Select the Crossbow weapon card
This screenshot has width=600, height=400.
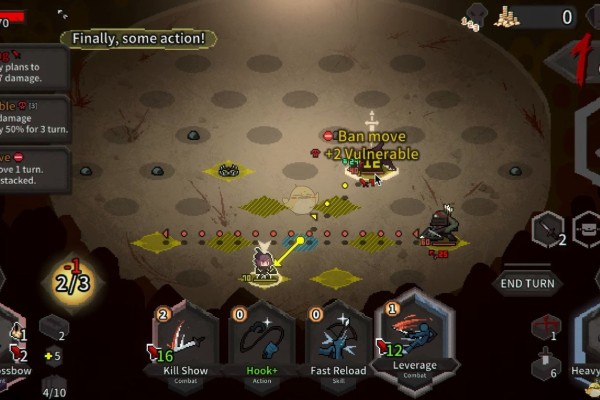(x=12, y=345)
